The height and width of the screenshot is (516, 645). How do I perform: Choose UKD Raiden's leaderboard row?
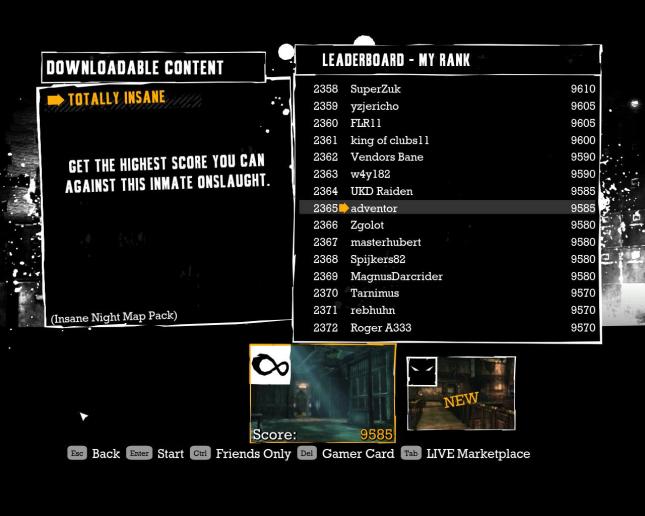pos(450,191)
